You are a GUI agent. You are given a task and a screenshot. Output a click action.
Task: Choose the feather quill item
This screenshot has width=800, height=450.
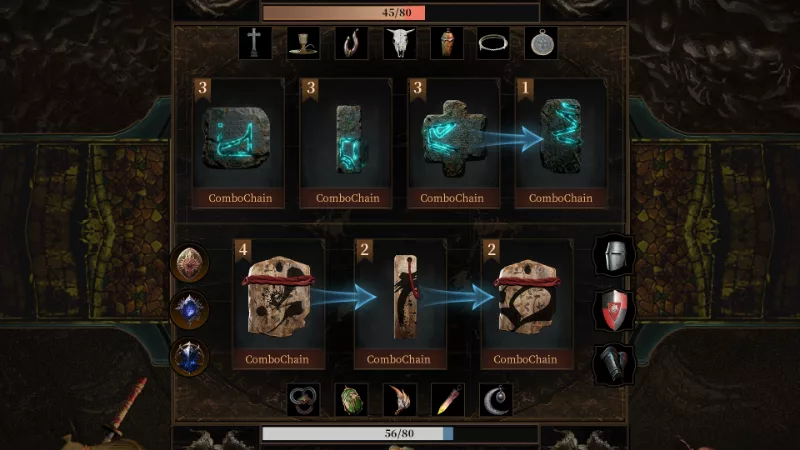pyautogui.click(x=448, y=400)
